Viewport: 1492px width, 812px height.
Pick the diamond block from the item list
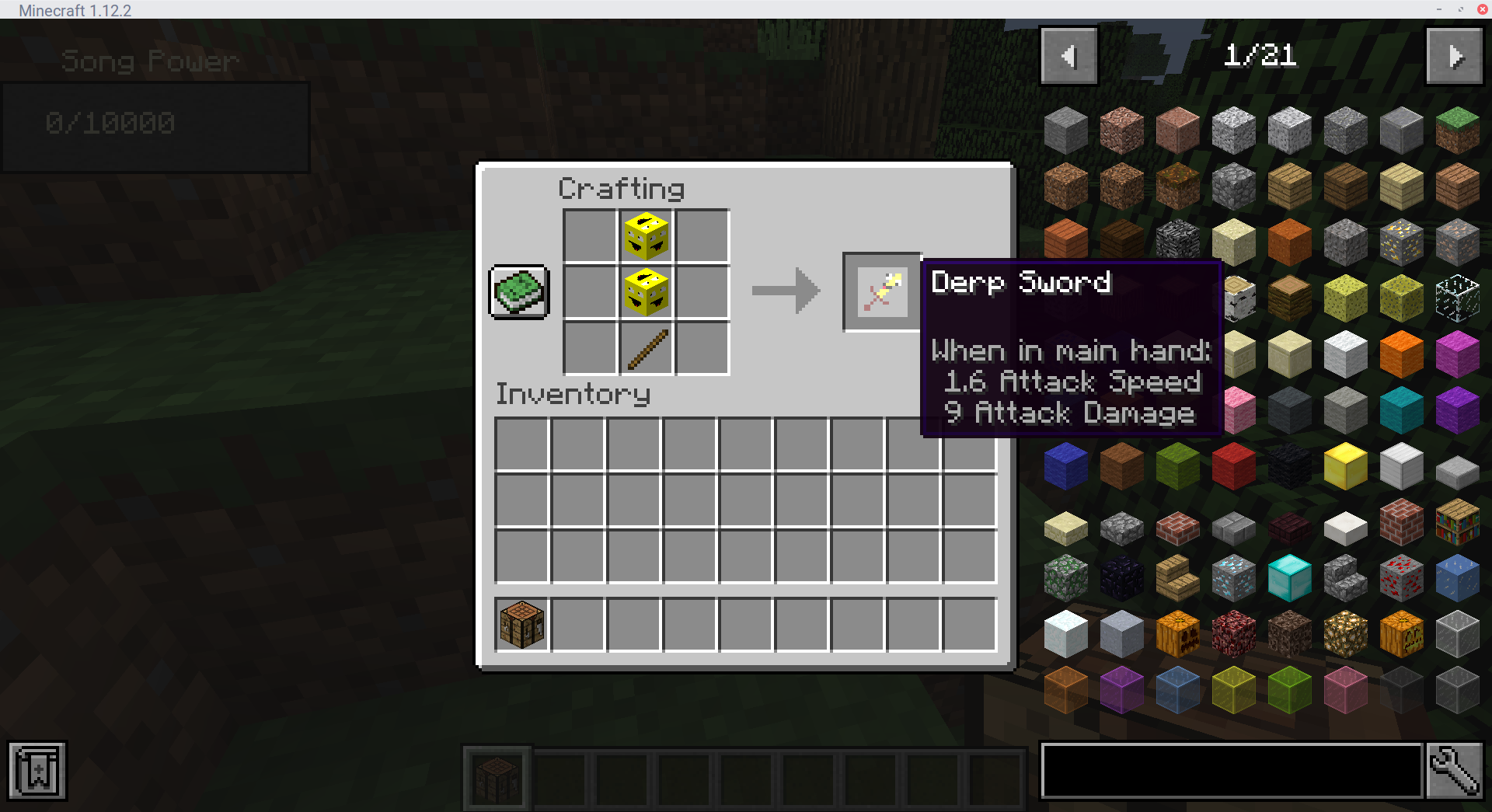(1289, 577)
